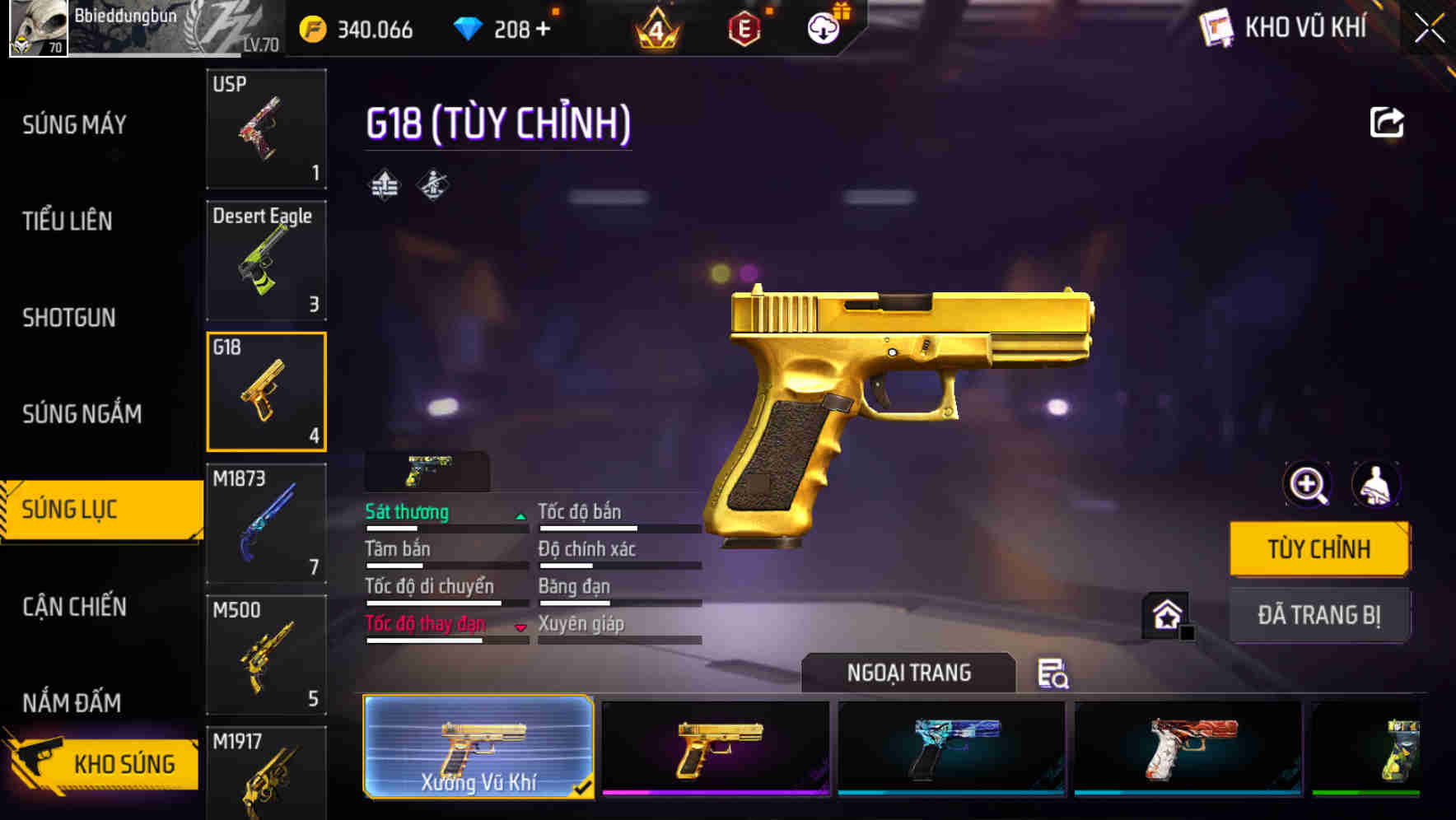Click the skin inspect icon beside NGOẠI TRANG
Viewport: 1456px width, 820px height.
point(1052,673)
